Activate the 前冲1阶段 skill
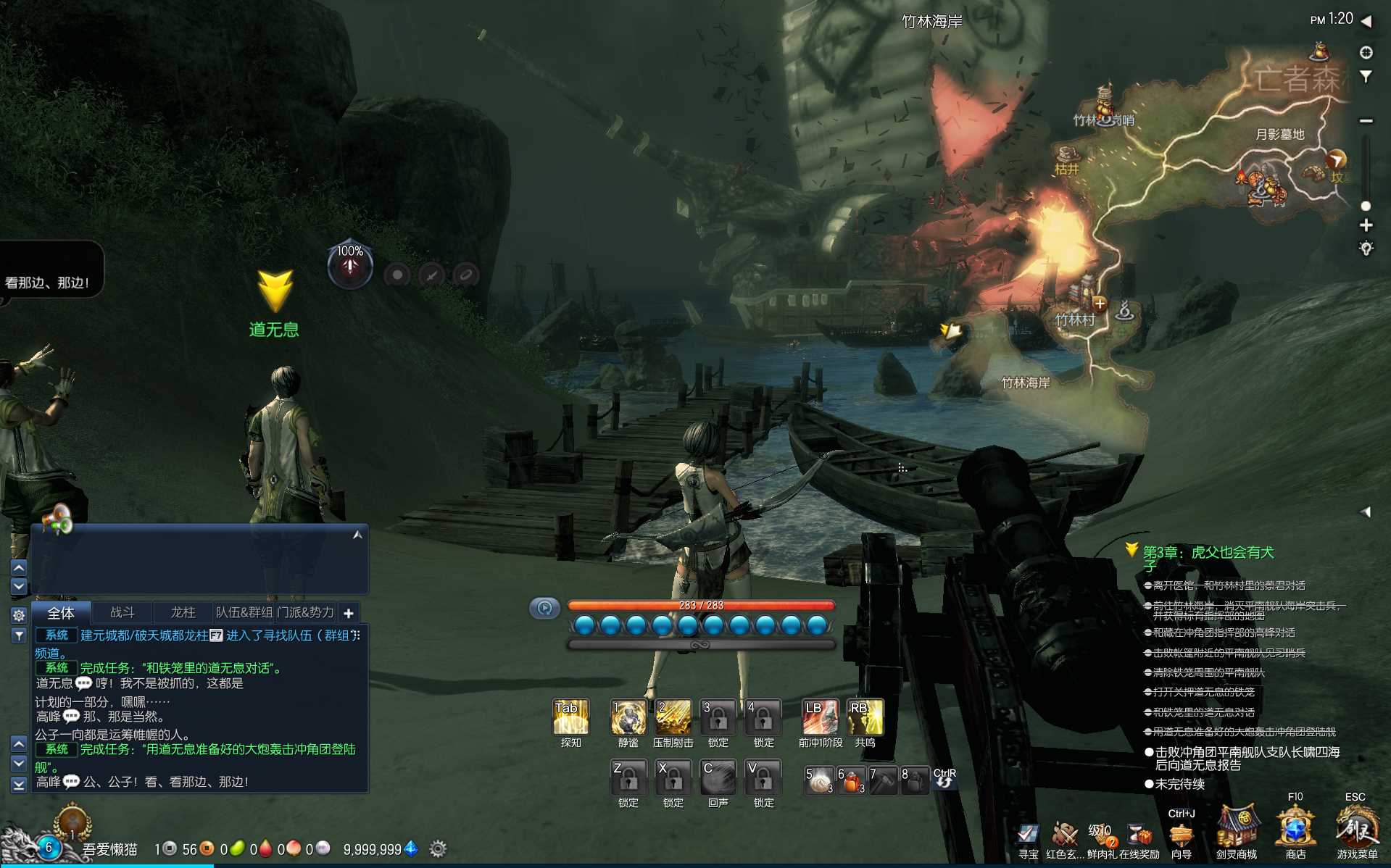Viewport: 1391px width, 868px height. (x=820, y=717)
